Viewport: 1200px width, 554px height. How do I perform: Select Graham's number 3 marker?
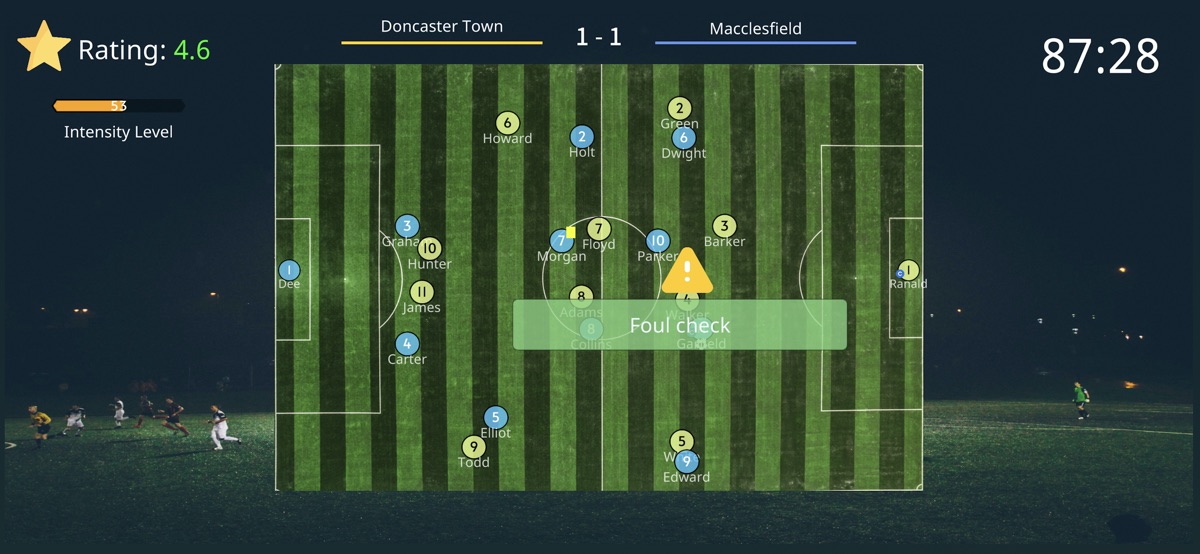406,226
